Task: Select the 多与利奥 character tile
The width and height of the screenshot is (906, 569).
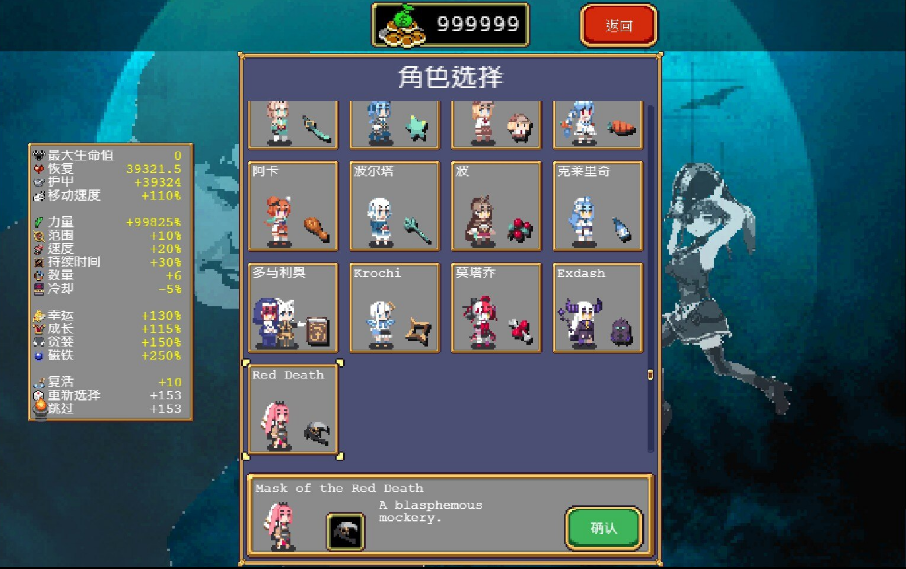Action: click(x=294, y=308)
